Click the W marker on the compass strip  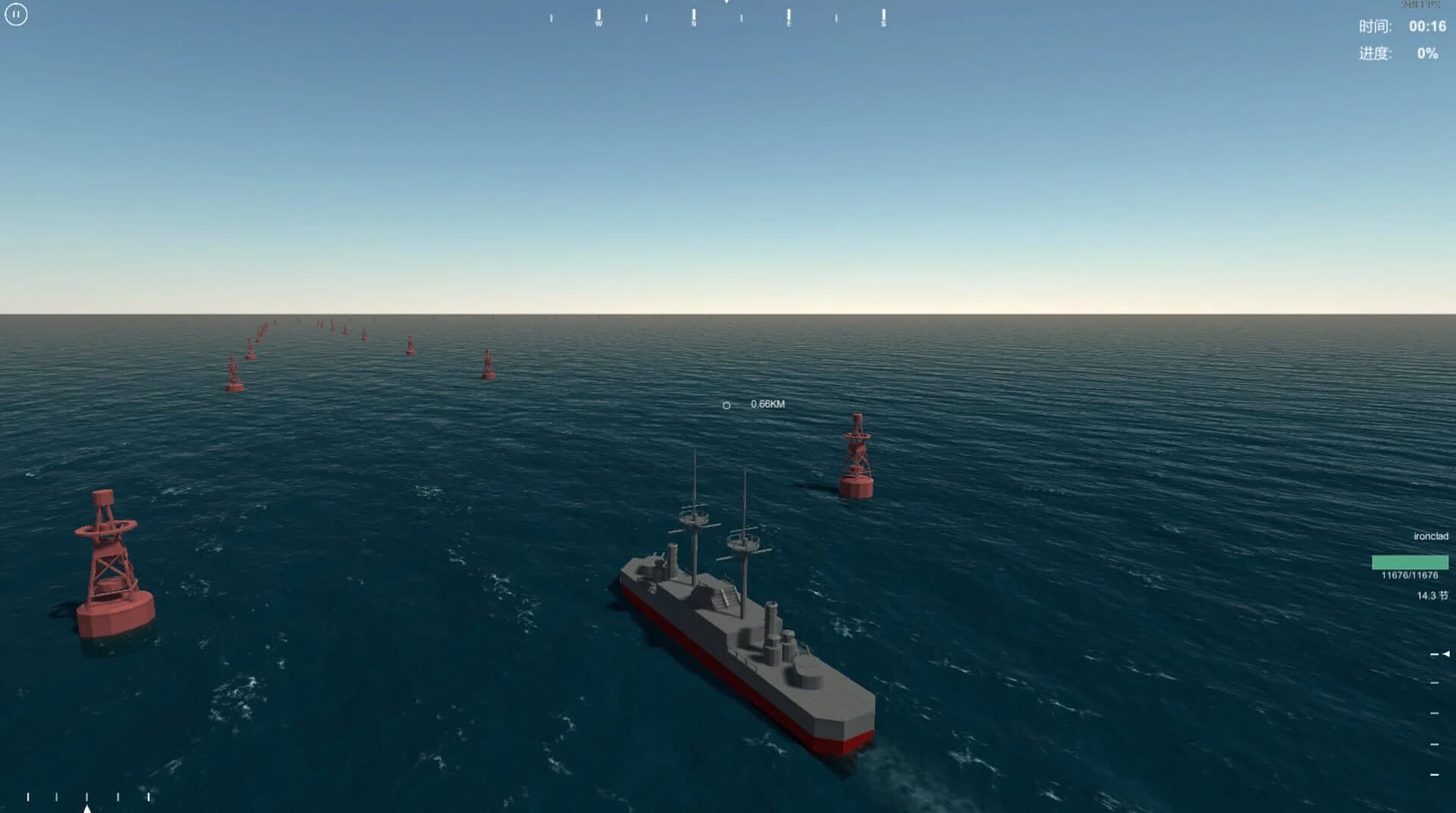(599, 23)
